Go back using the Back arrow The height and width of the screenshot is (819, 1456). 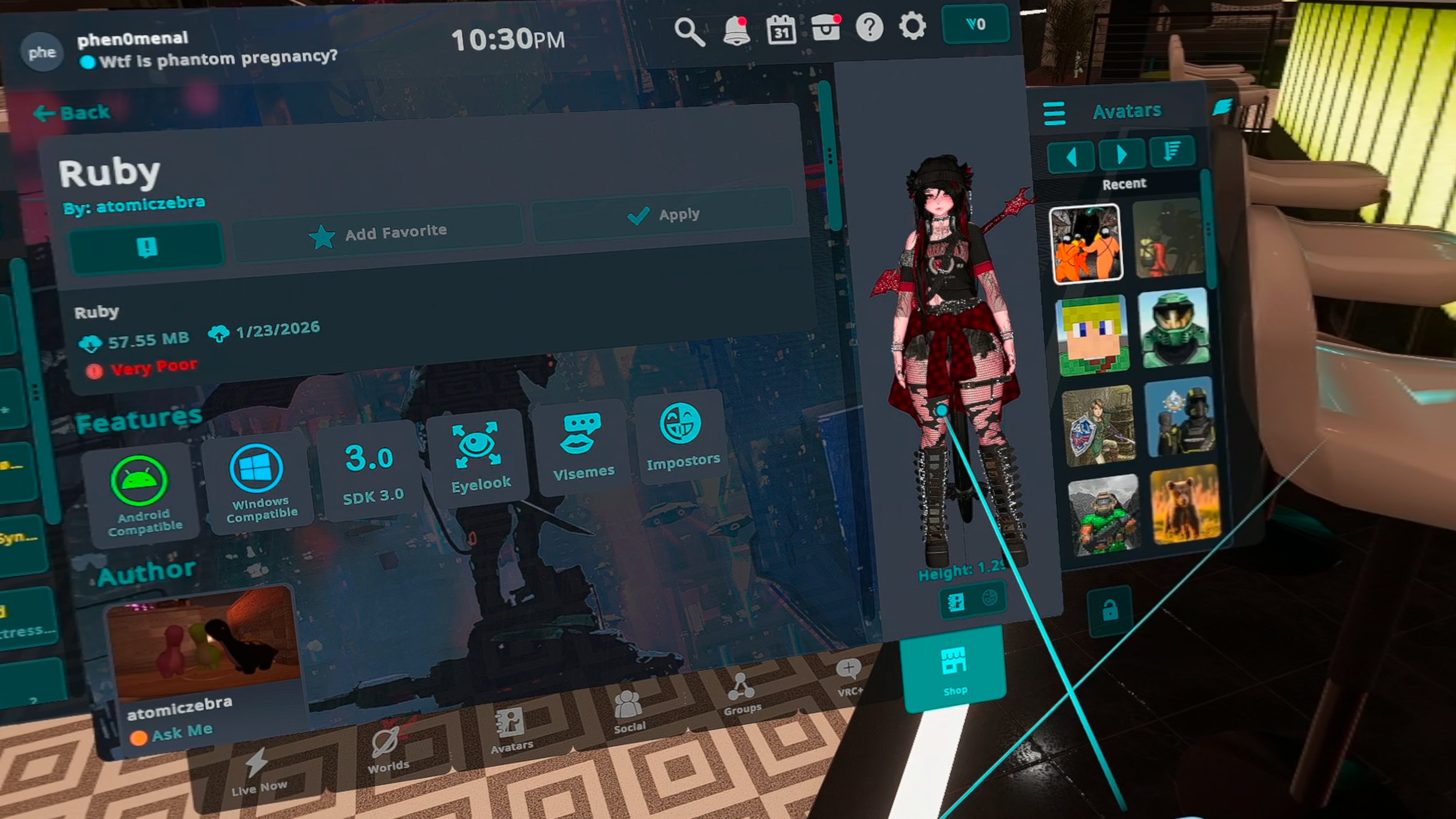pyautogui.click(x=72, y=113)
